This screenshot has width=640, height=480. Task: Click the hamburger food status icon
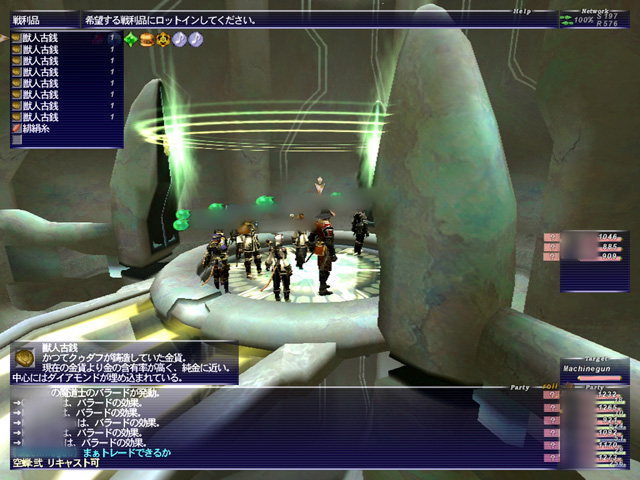click(x=147, y=39)
